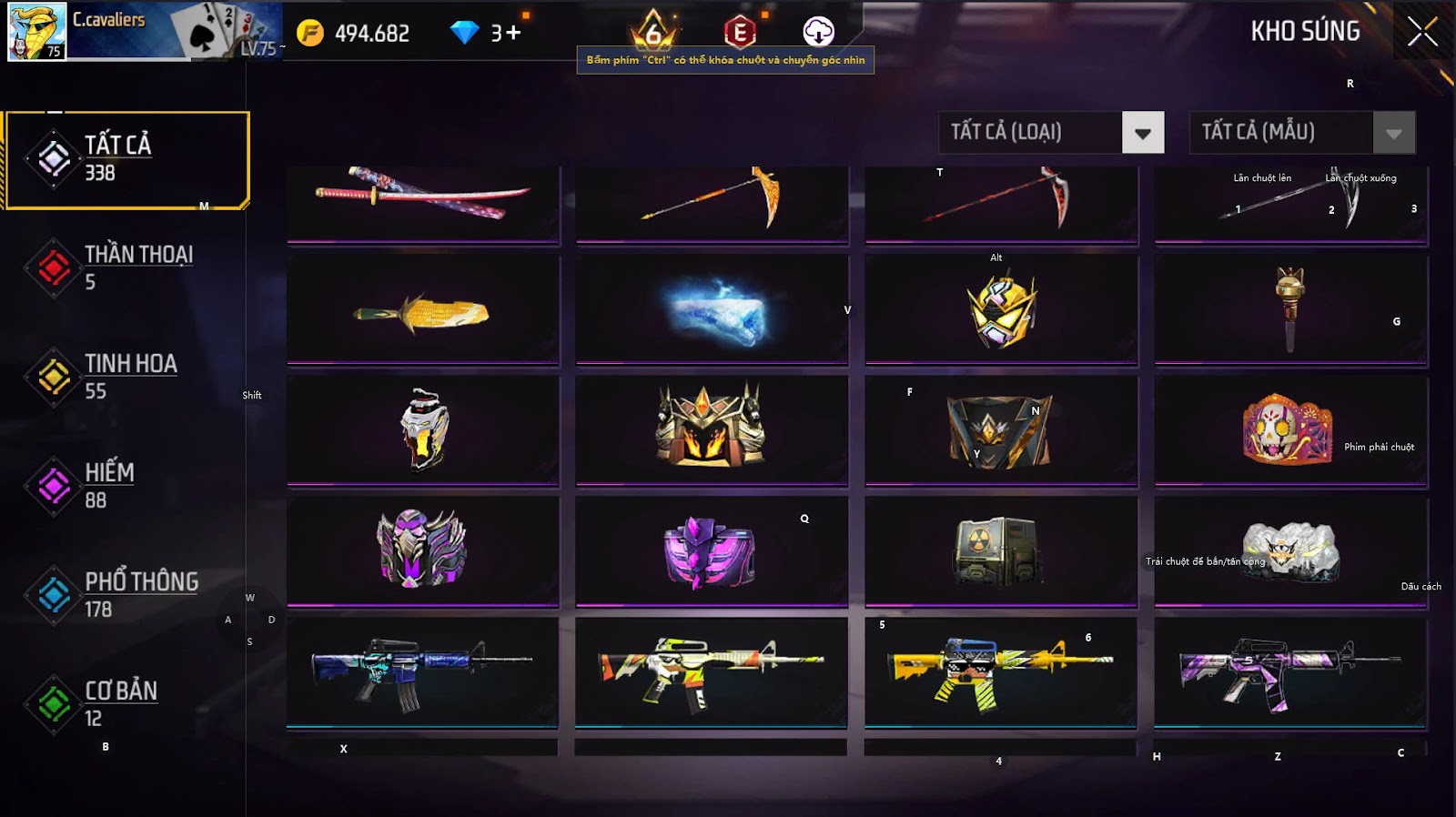This screenshot has height=817, width=1456.
Task: Select the blue ice block item
Action: click(712, 311)
